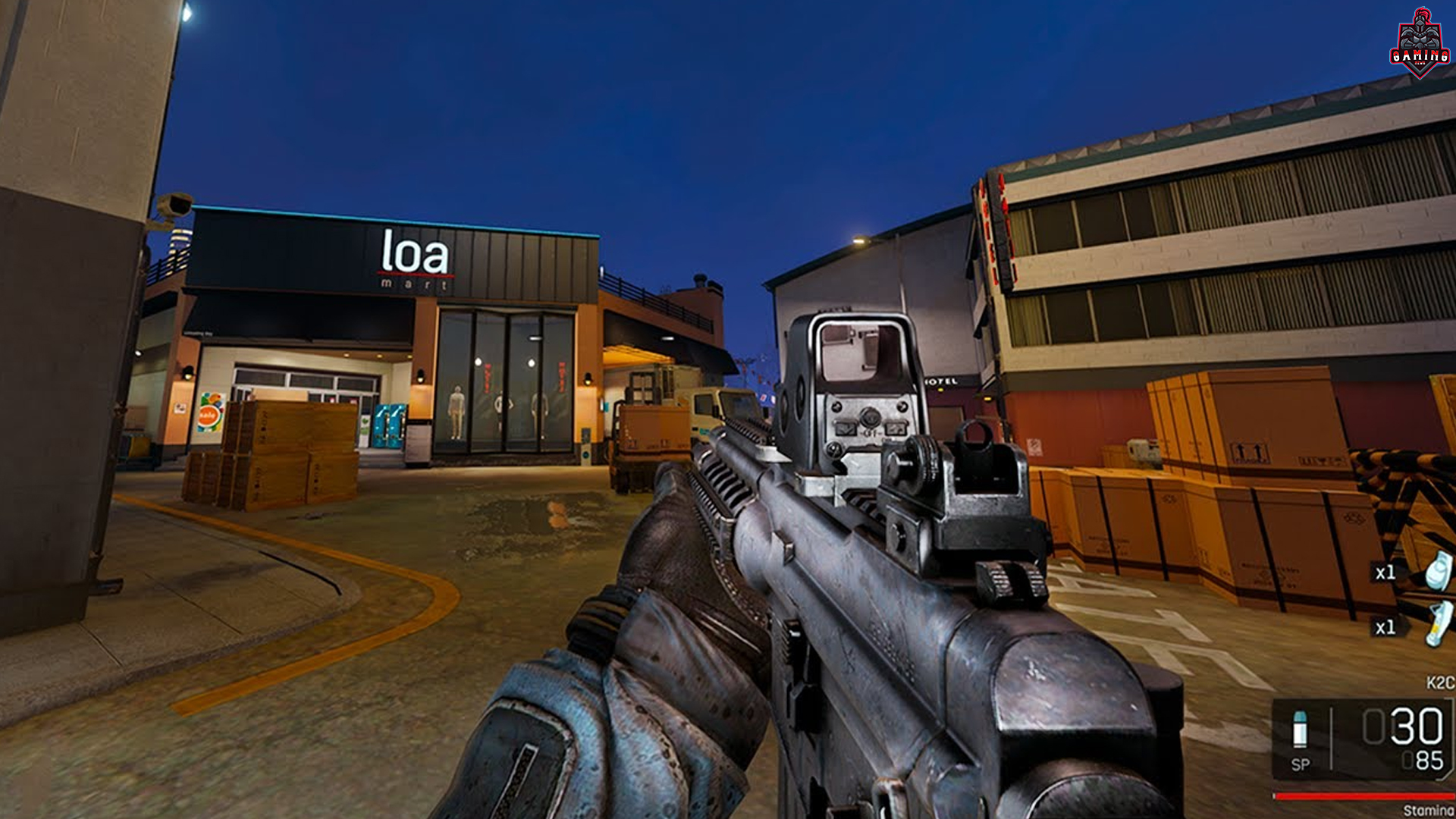
Task: Select the frag grenade item icon
Action: click(x=1438, y=570)
